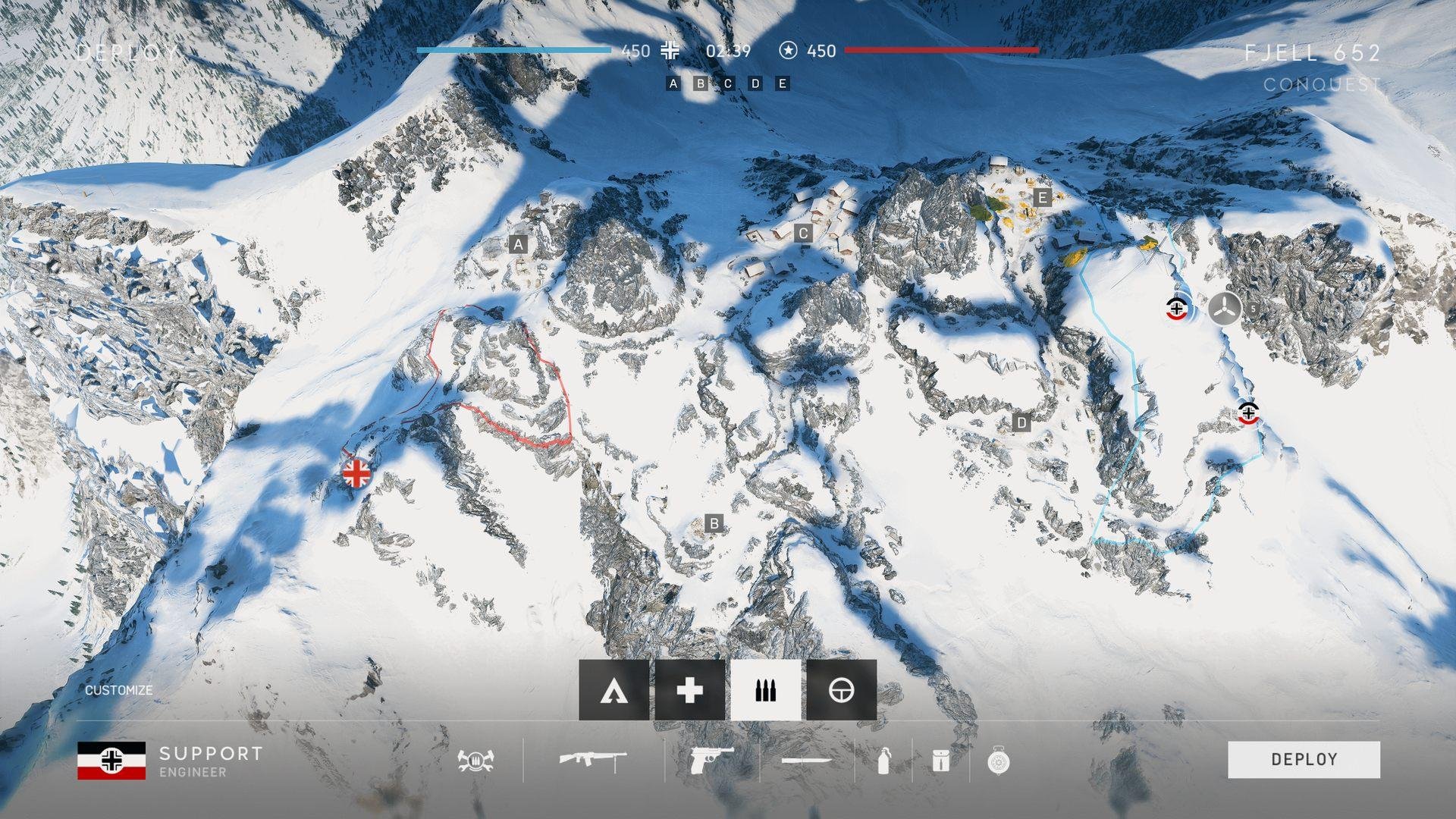Choose the Medic class cross icon
Image resolution: width=1456 pixels, height=819 pixels.
click(x=689, y=690)
